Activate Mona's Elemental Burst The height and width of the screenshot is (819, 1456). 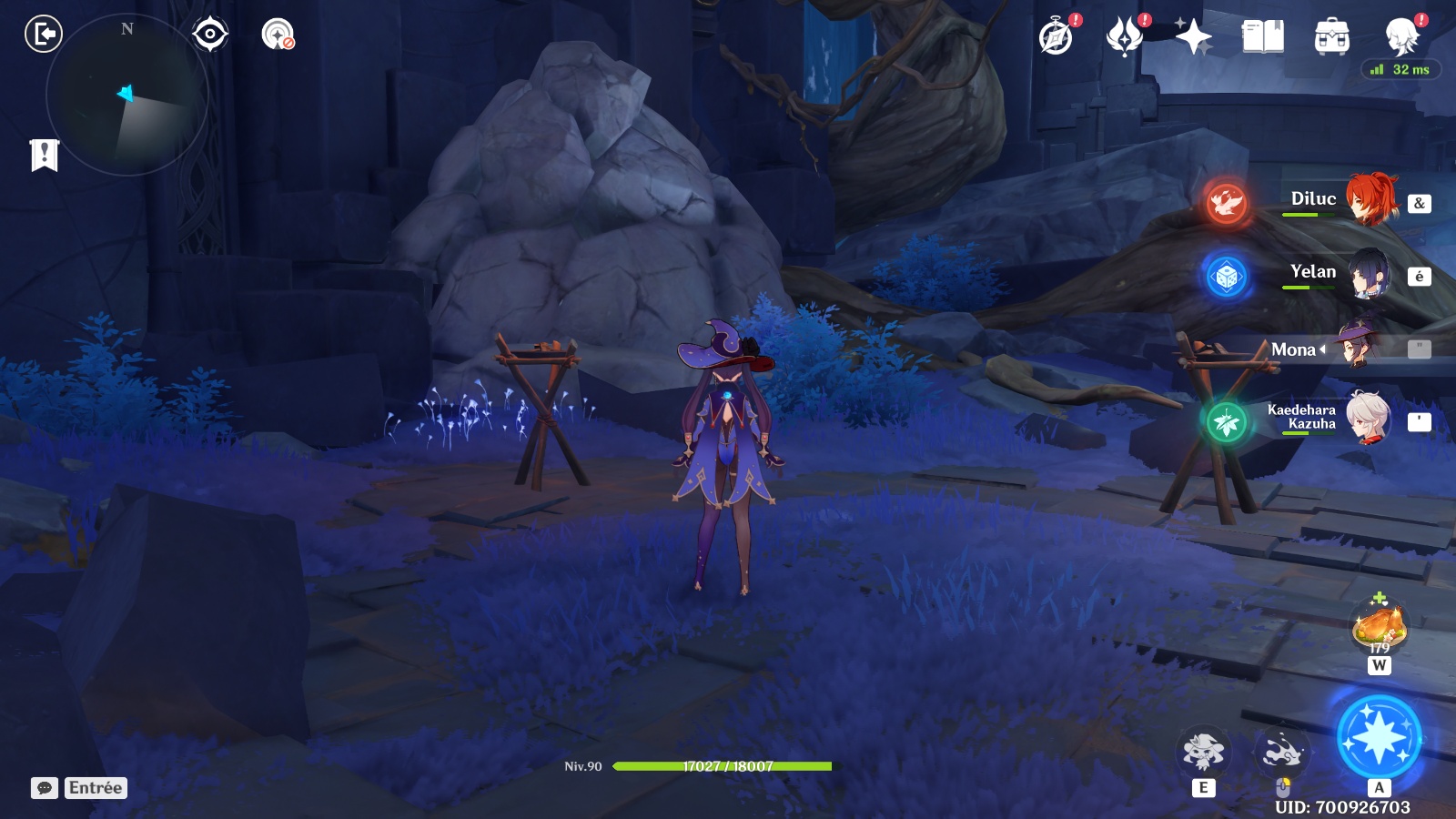click(1379, 737)
